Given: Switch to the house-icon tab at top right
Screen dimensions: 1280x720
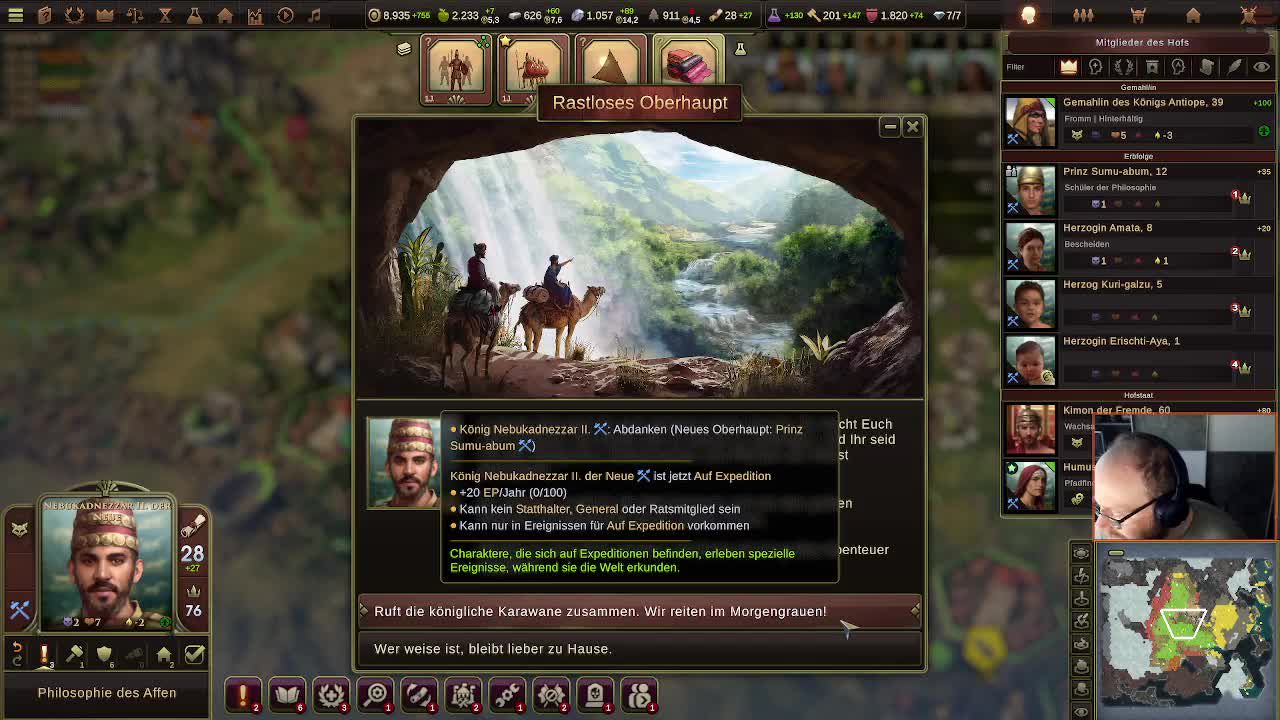Looking at the screenshot, I should 1193,15.
